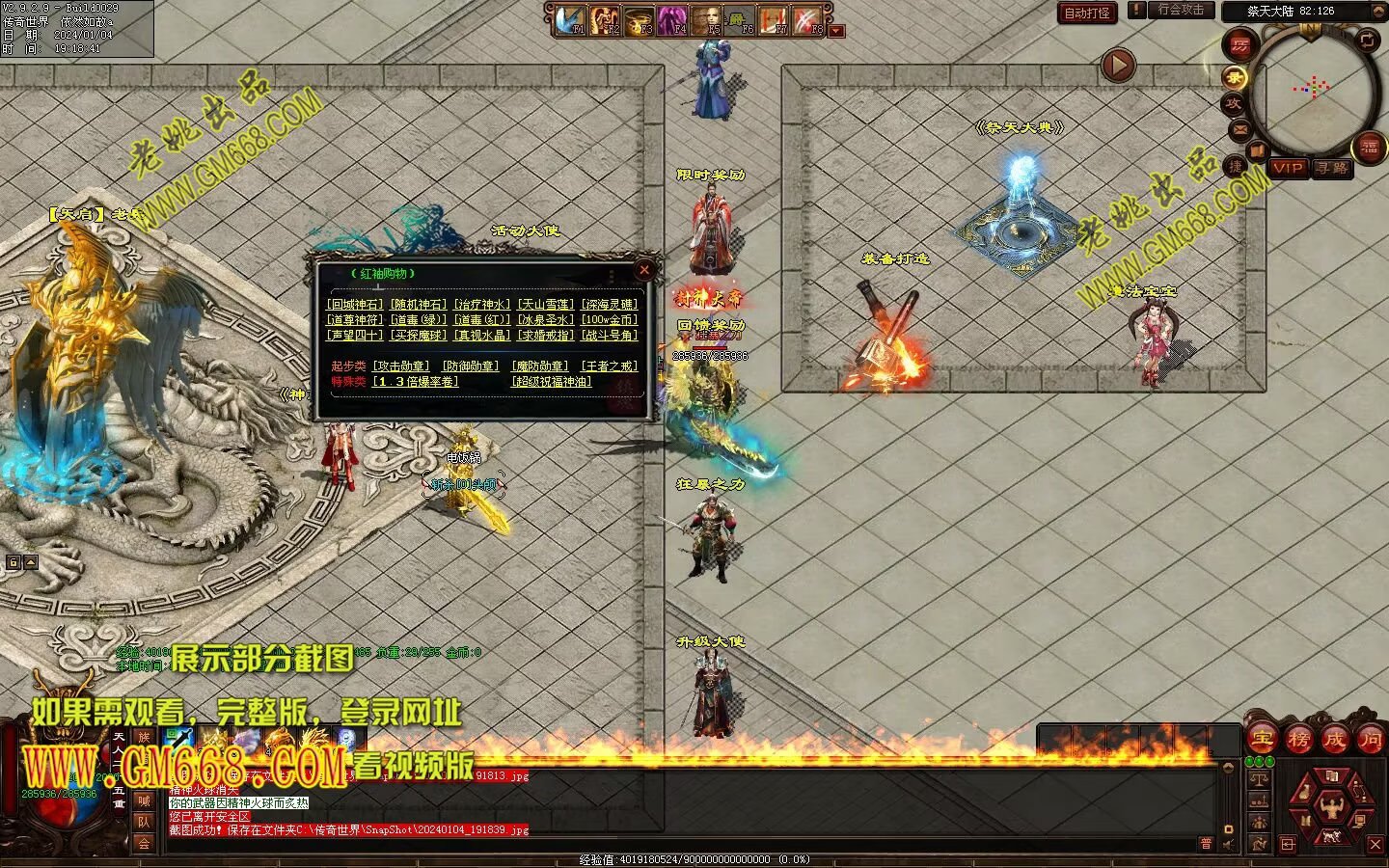Click the round play arrow button
1389x868 pixels.
[1118, 66]
